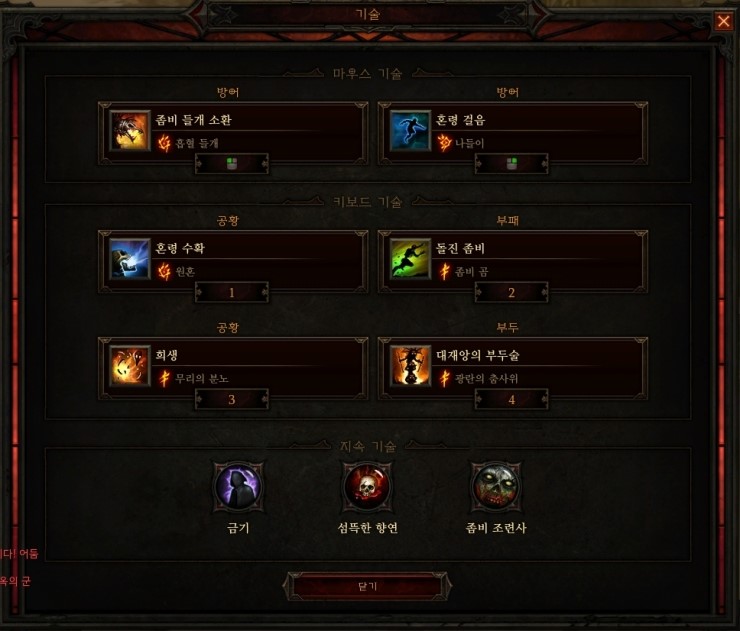Screen dimensions: 740x631
Task: Open the 혼령 수확 skill slot
Action: click(x=233, y=260)
